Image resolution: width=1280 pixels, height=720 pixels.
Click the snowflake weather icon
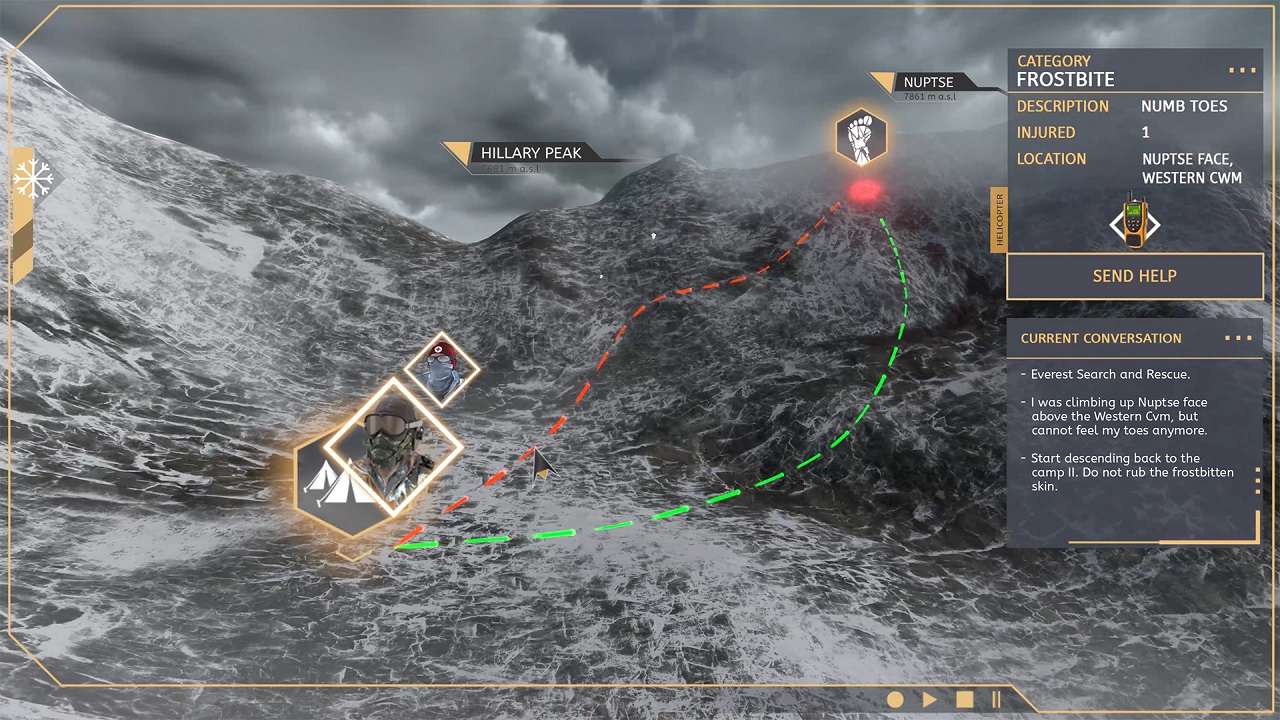click(x=32, y=180)
